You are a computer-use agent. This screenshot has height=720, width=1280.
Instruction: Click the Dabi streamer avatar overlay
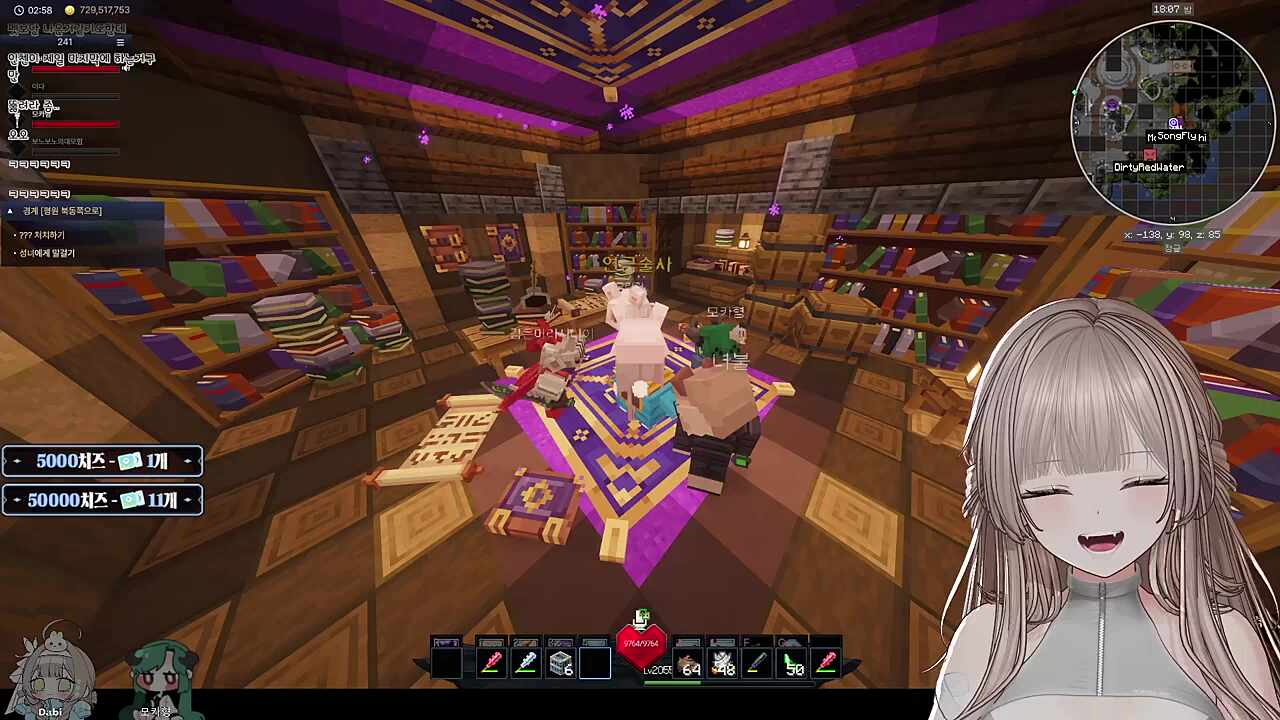pos(50,670)
